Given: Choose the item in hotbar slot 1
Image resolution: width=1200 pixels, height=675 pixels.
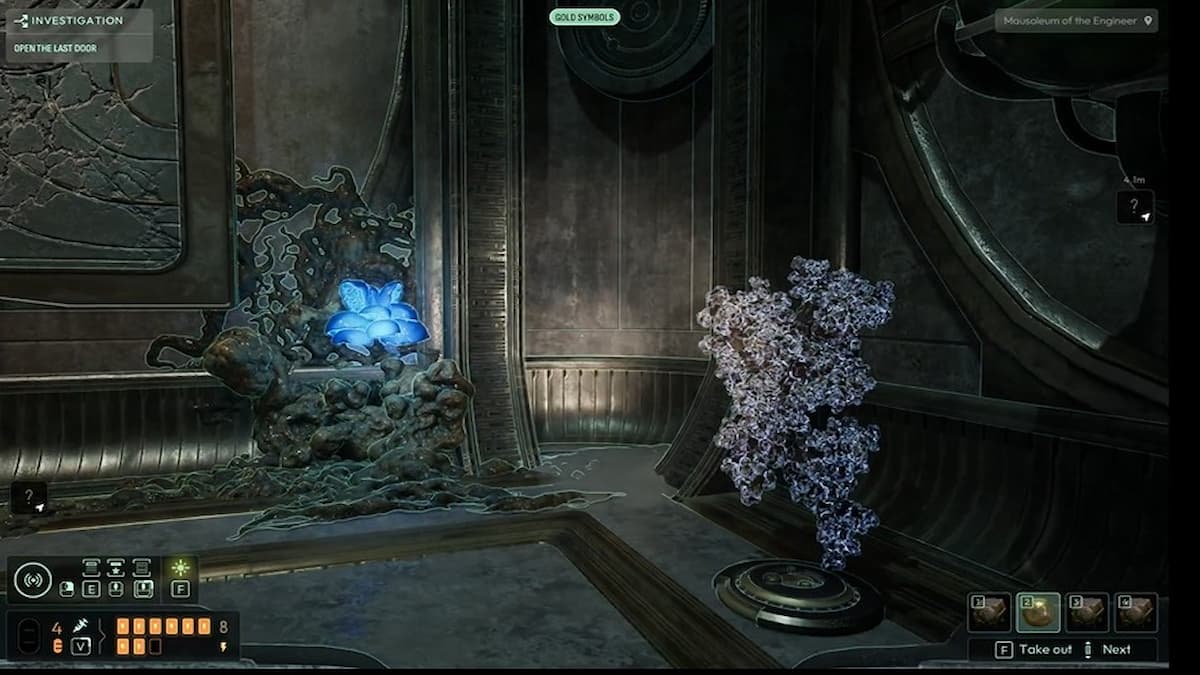Looking at the screenshot, I should point(988,612).
